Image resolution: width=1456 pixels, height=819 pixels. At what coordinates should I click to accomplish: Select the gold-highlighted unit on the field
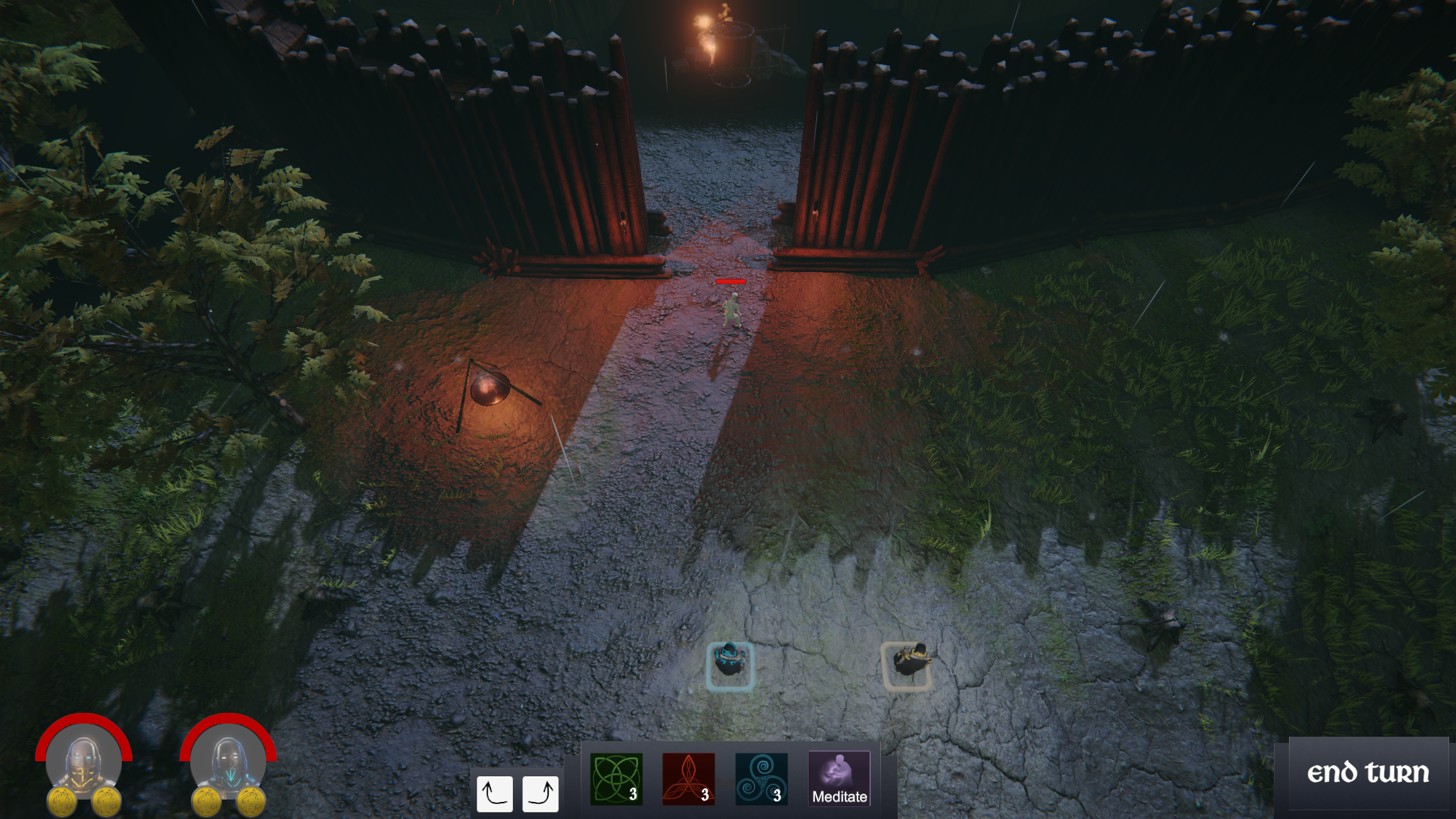[906, 664]
